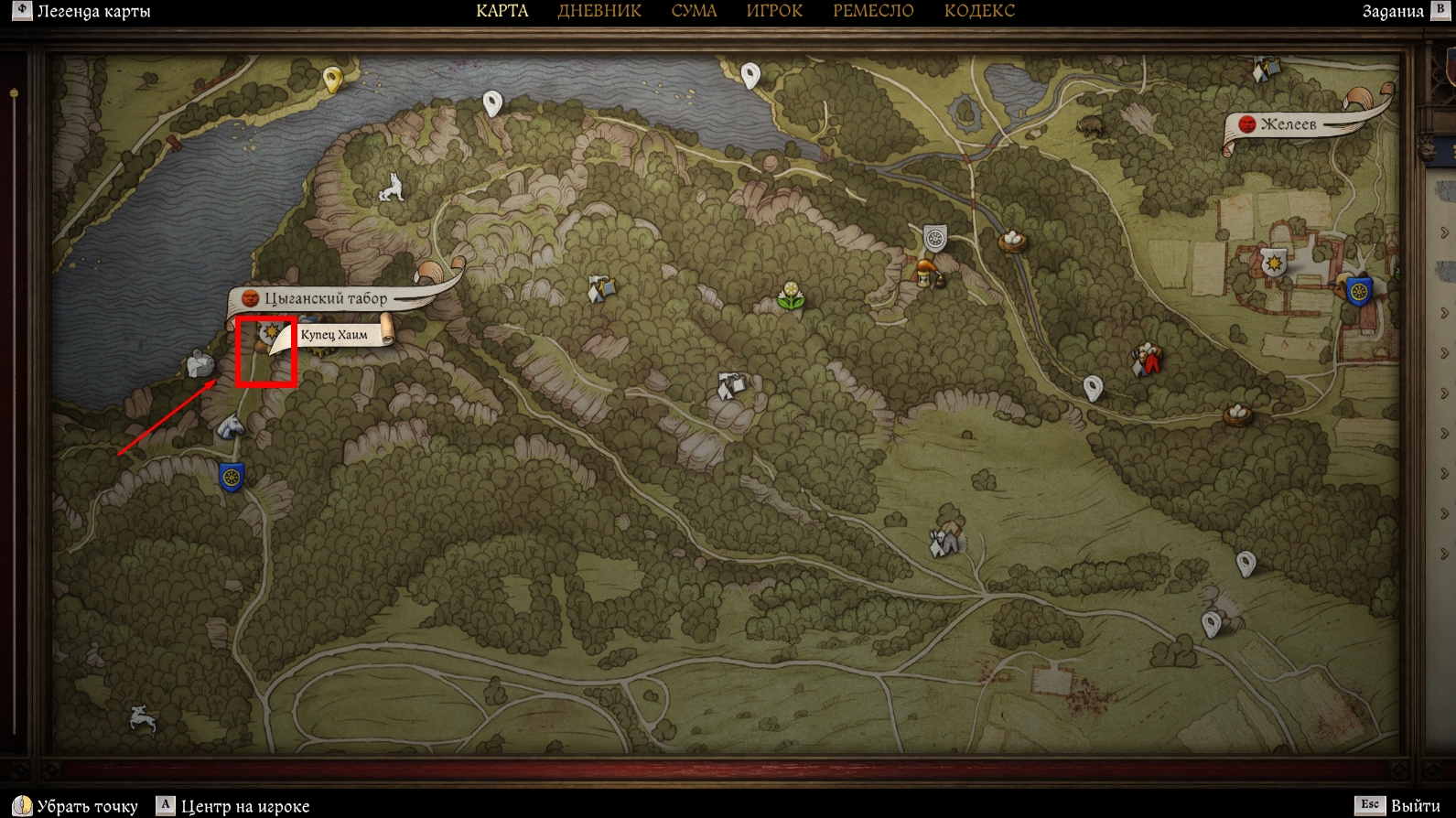Select the yellow flower herb marker
Viewport: 1456px width, 818px height.
tap(791, 296)
